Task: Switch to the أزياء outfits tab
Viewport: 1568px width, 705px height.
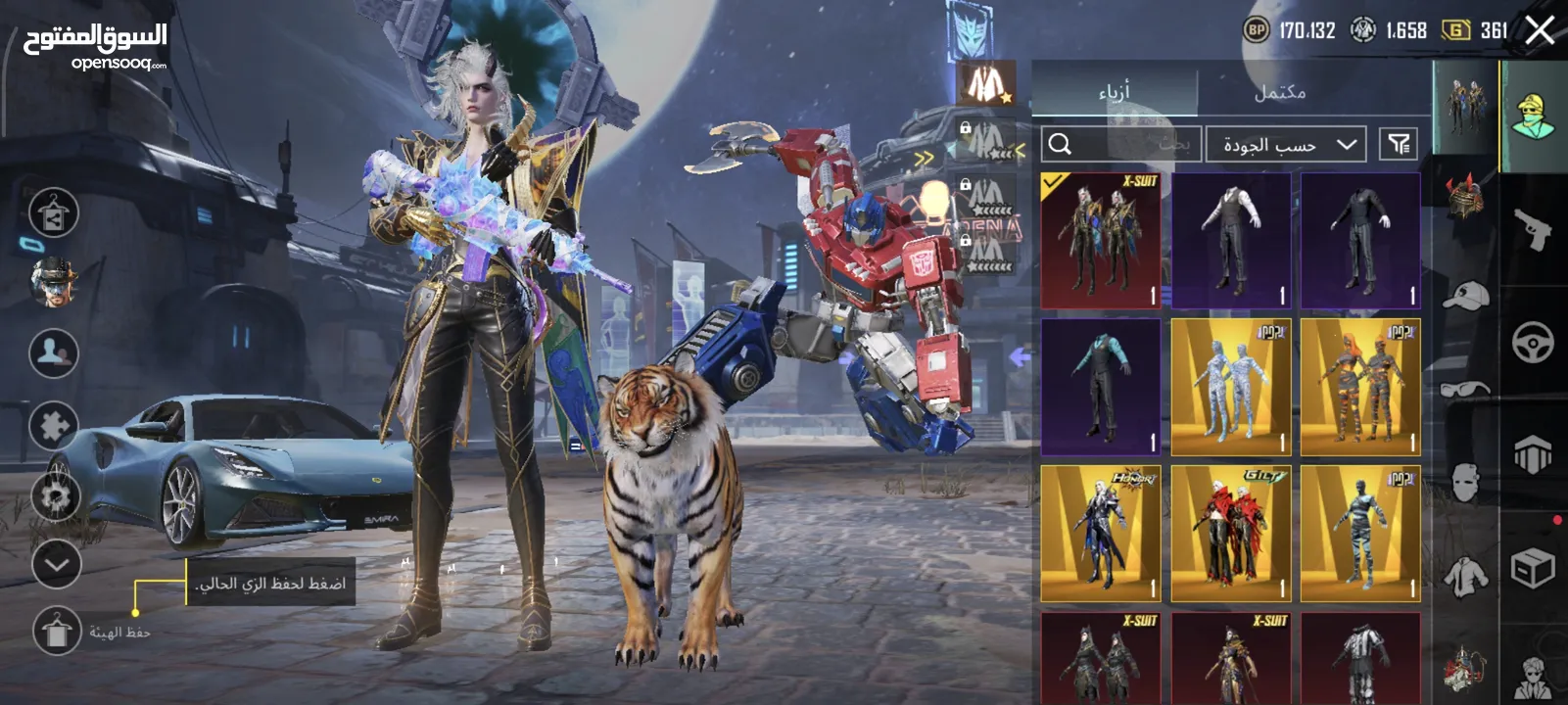Action: click(1114, 92)
